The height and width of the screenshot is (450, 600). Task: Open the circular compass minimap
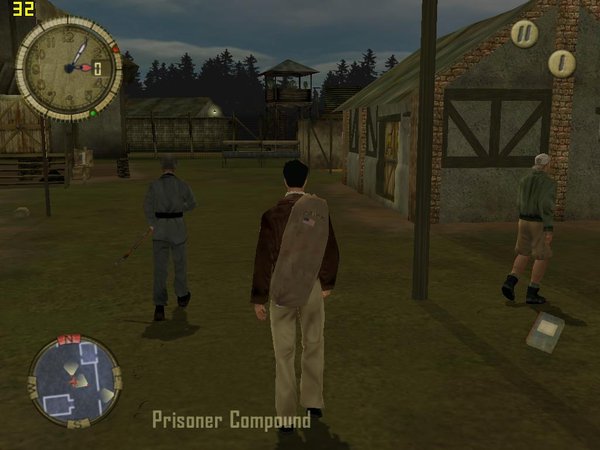point(73,381)
